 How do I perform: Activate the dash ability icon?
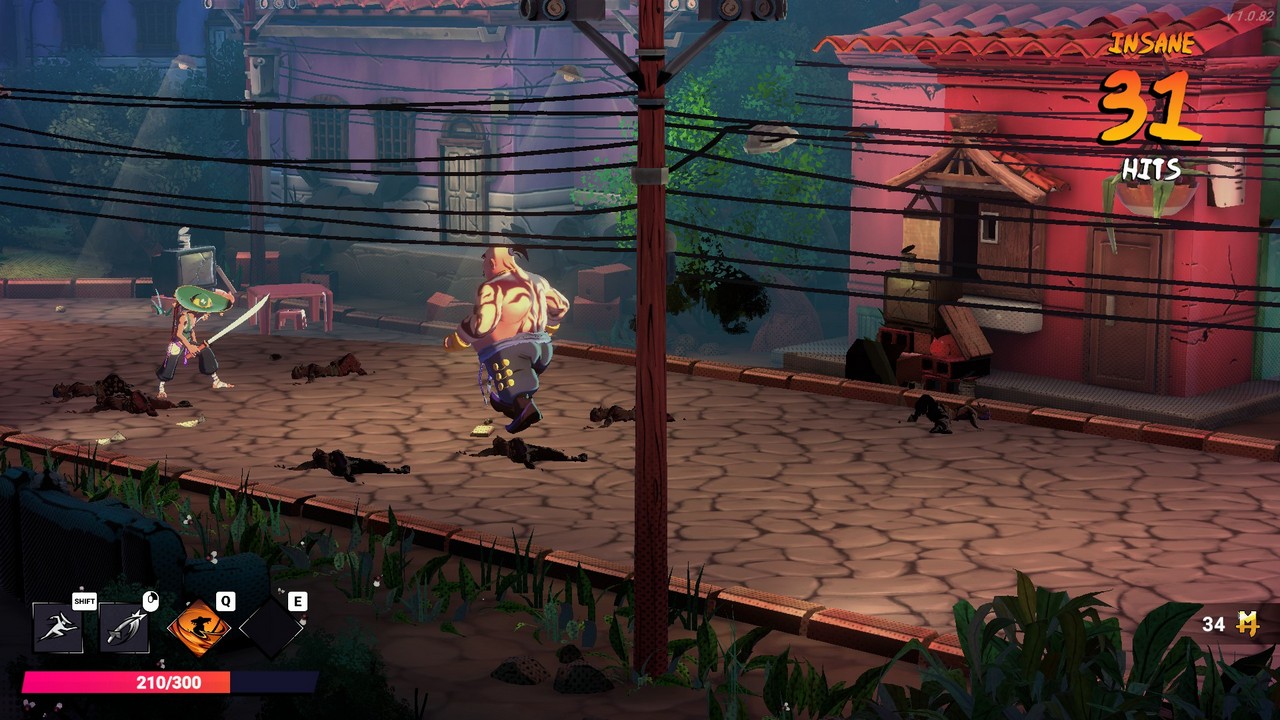tap(58, 628)
